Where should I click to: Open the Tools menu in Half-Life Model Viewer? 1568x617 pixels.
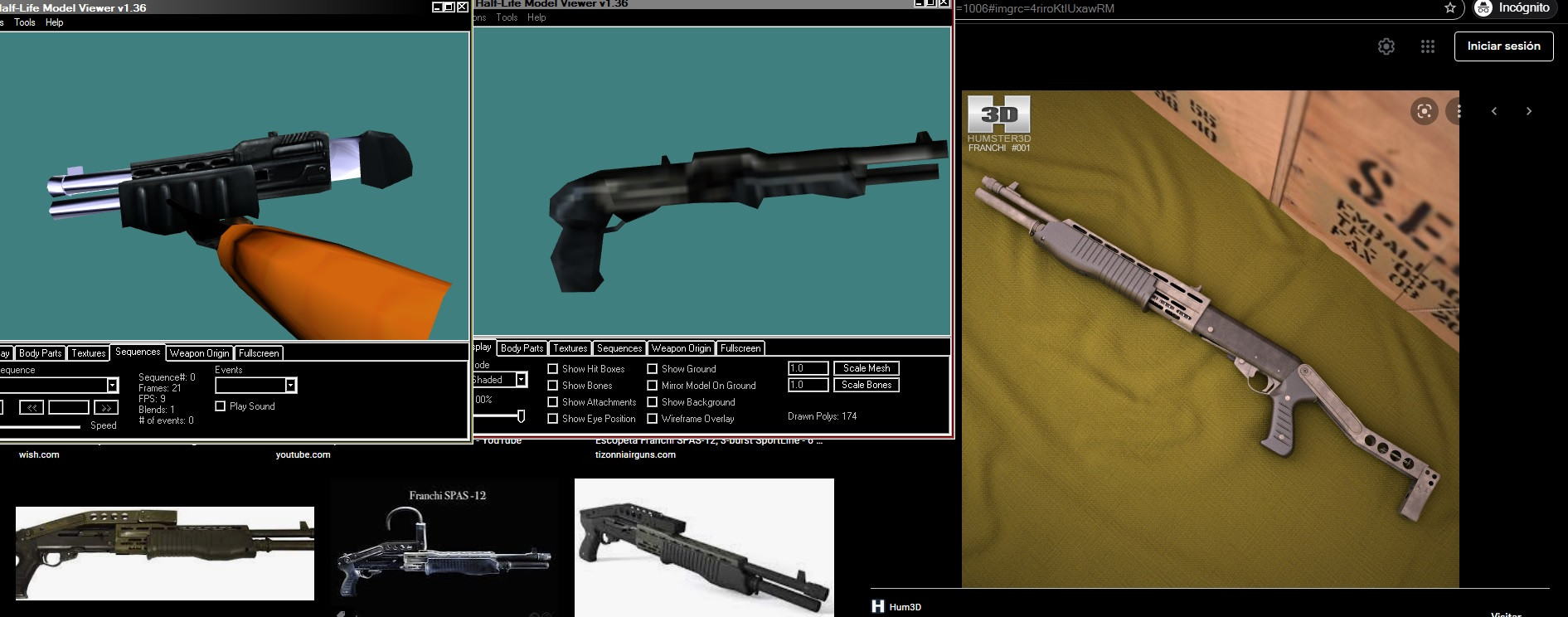pyautogui.click(x=25, y=22)
